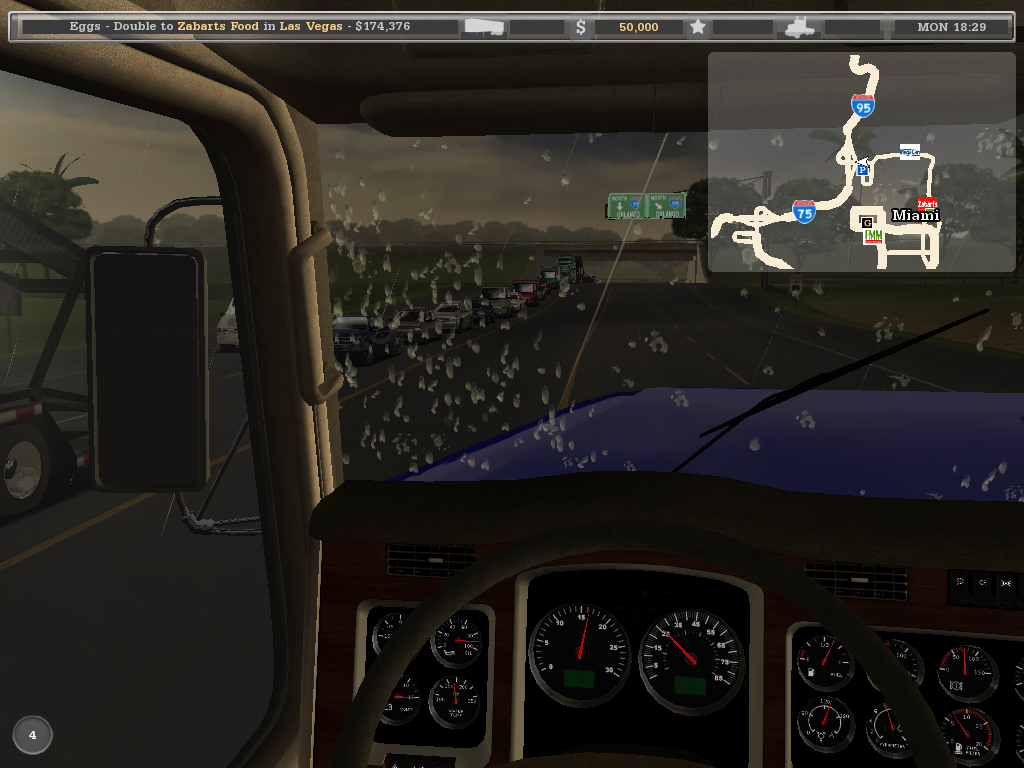
Task: Select the red Zabarts marker on the map
Action: pos(927,204)
